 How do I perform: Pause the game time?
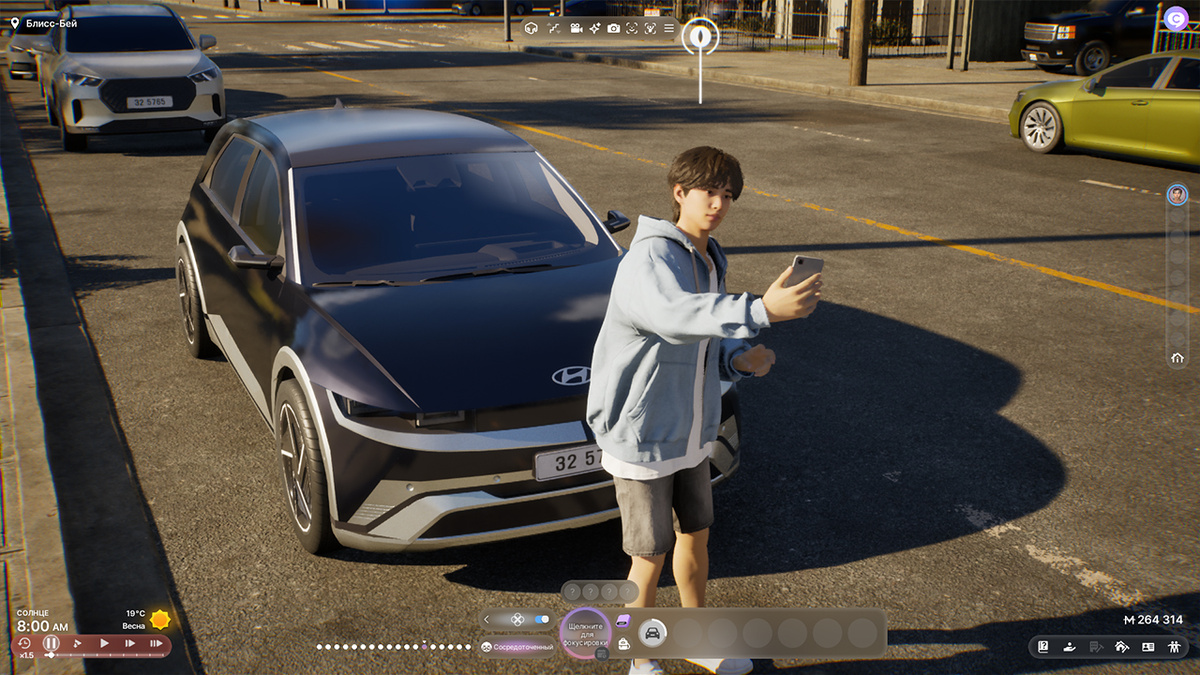coord(51,644)
